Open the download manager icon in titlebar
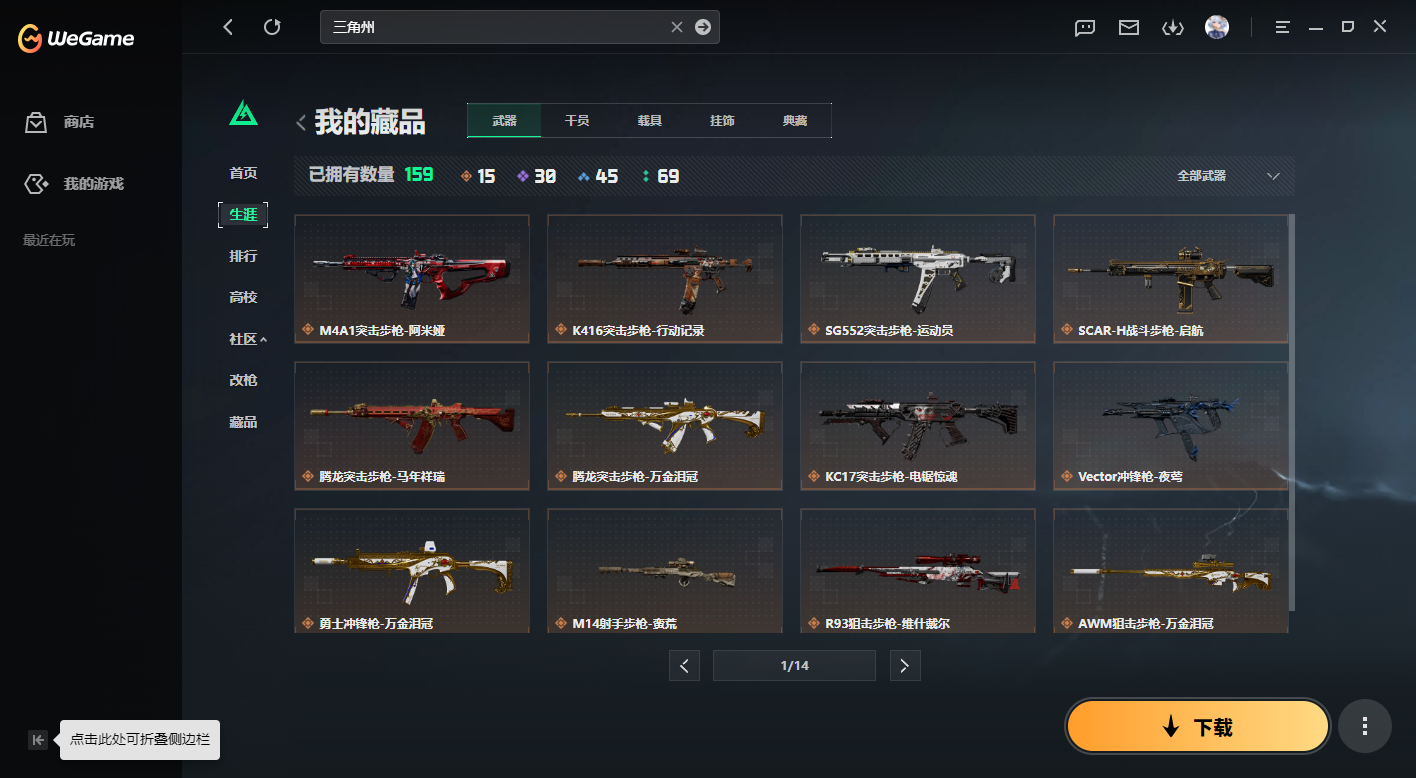This screenshot has height=778, width=1416. (x=1172, y=27)
